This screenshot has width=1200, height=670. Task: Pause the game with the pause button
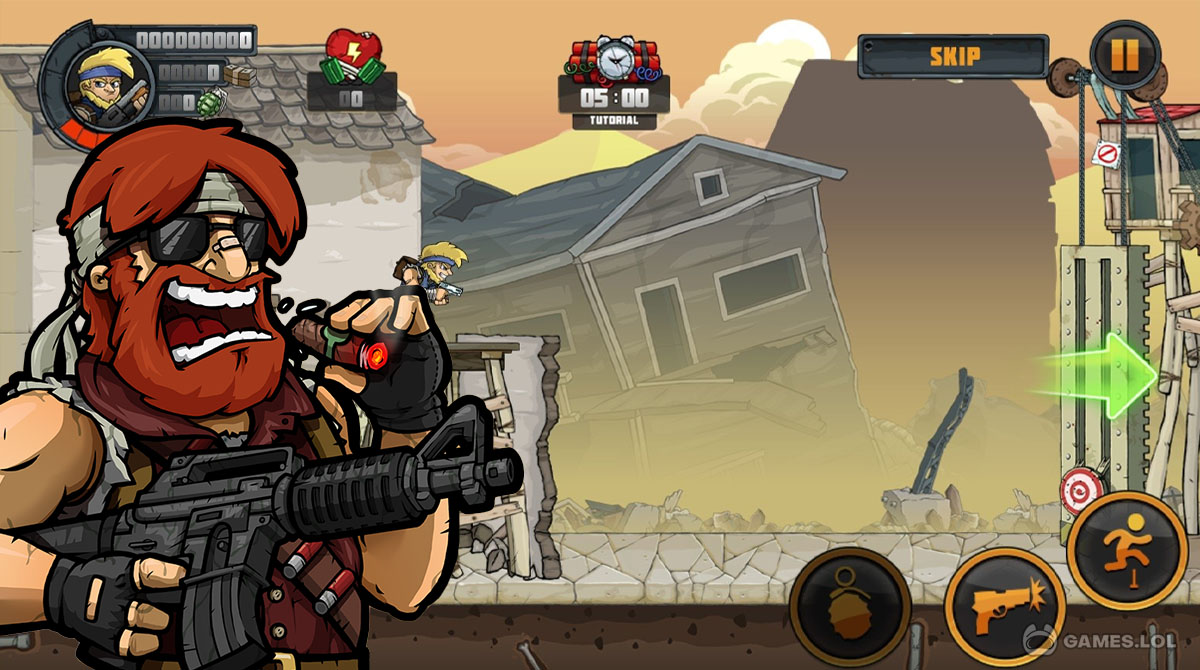click(1125, 54)
